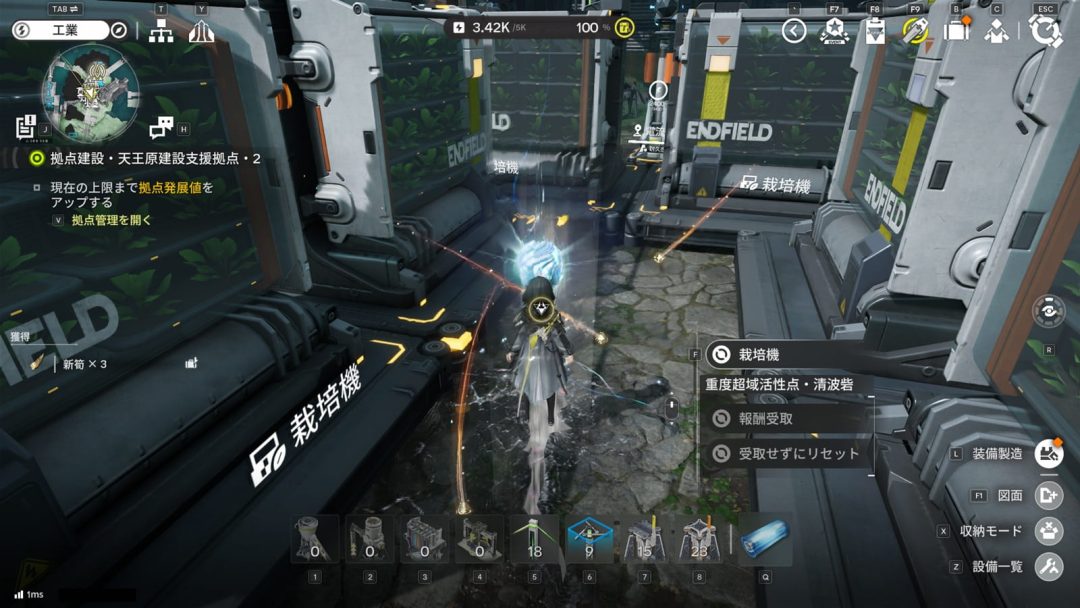The height and width of the screenshot is (608, 1080).
Task: Open the tech tree hierarchy icon
Action: (161, 31)
